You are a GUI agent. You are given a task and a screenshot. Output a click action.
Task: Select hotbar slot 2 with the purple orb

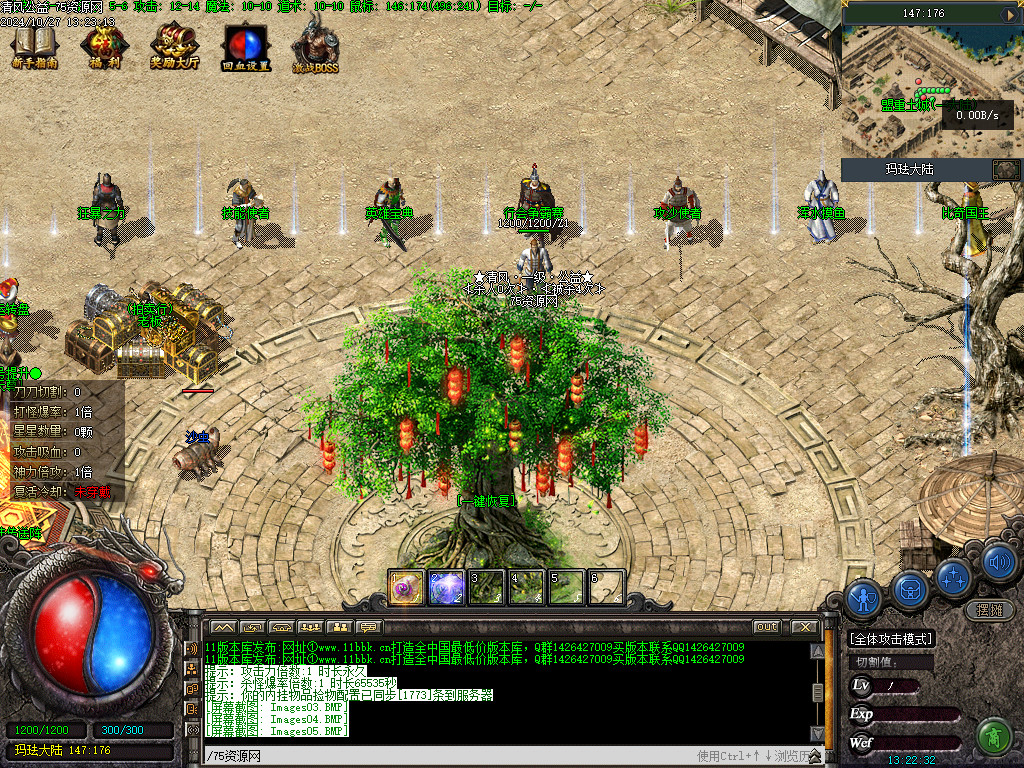446,587
